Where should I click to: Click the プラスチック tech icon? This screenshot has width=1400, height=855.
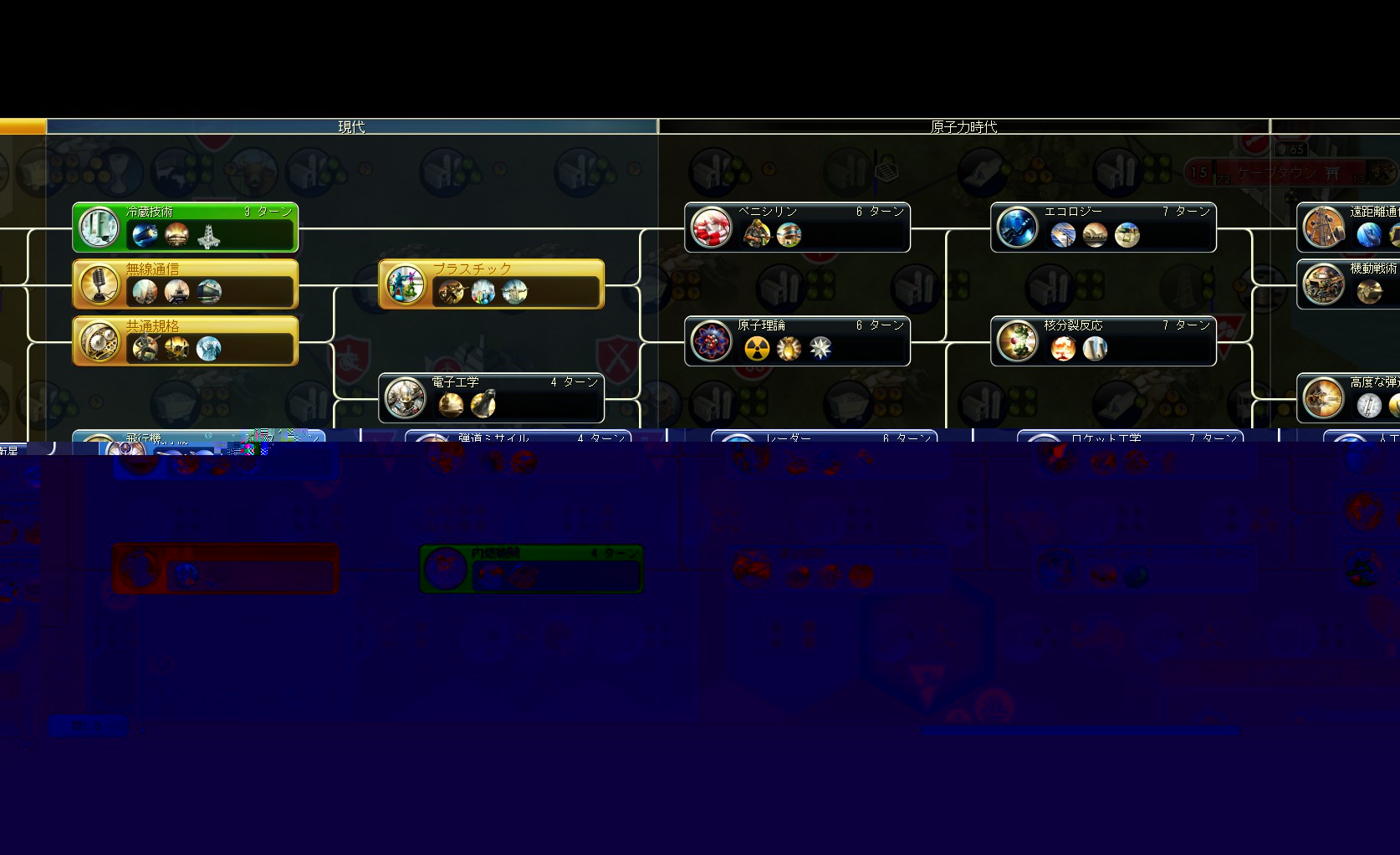point(405,285)
